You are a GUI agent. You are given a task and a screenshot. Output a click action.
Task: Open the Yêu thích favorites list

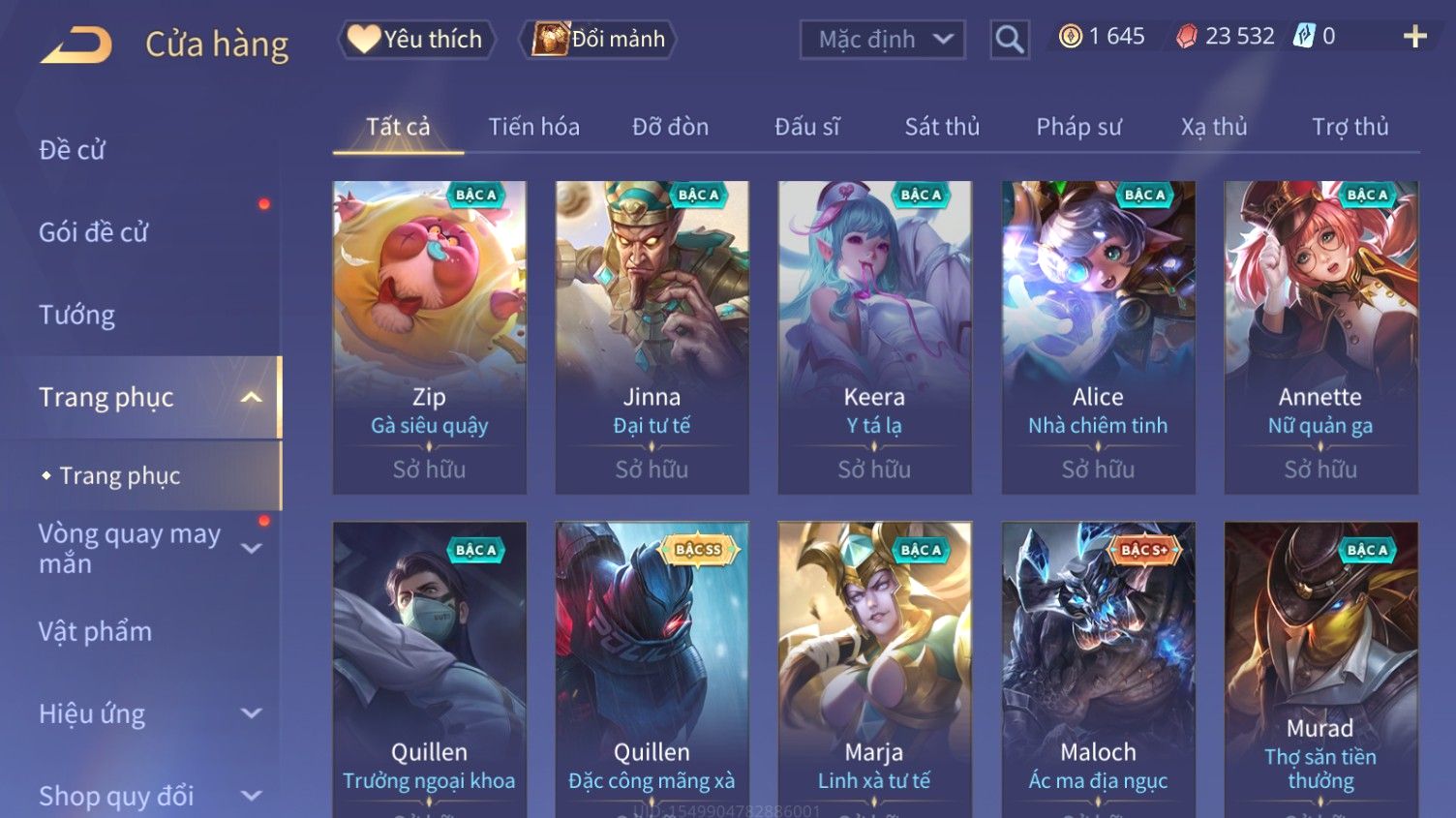(416, 39)
